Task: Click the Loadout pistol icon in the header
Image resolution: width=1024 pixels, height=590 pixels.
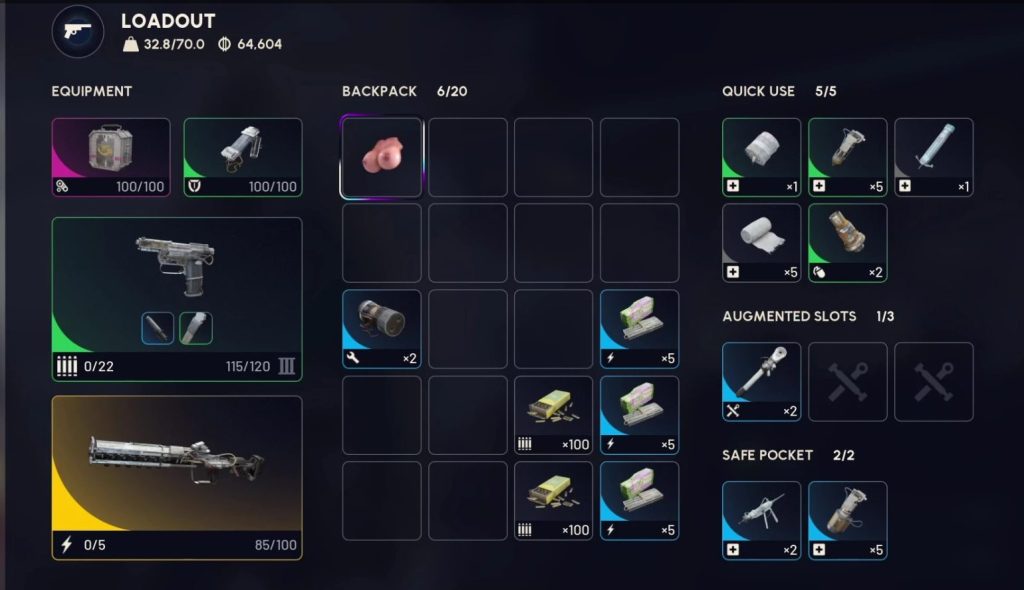Action: click(x=78, y=31)
